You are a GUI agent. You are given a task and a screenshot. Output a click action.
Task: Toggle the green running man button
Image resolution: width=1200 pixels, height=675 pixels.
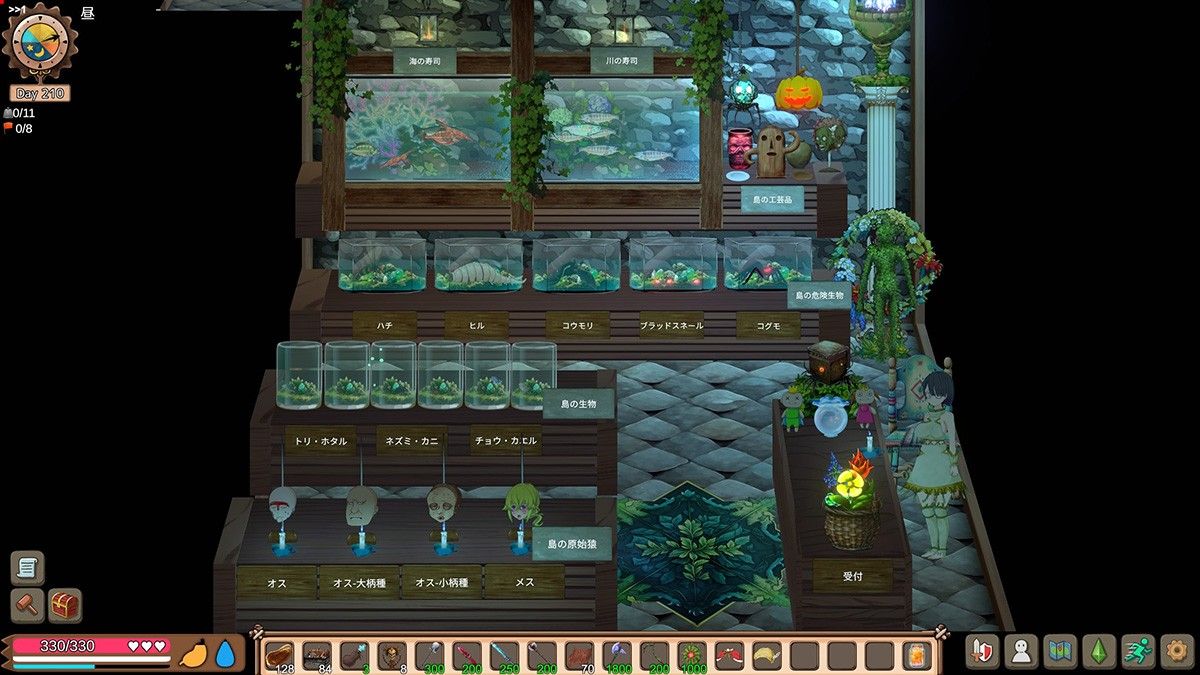pyautogui.click(x=1138, y=652)
